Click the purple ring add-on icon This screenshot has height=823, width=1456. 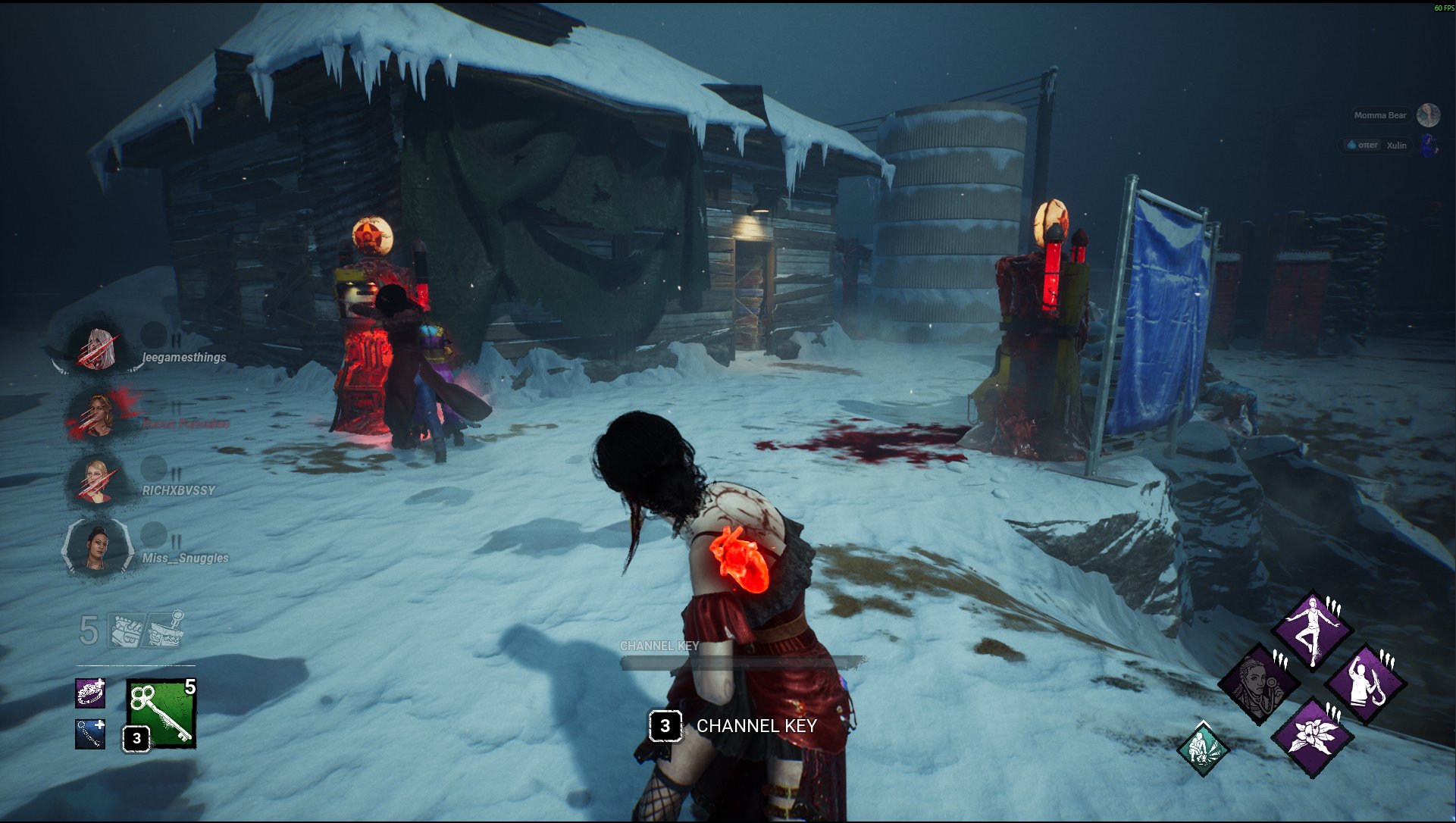90,693
